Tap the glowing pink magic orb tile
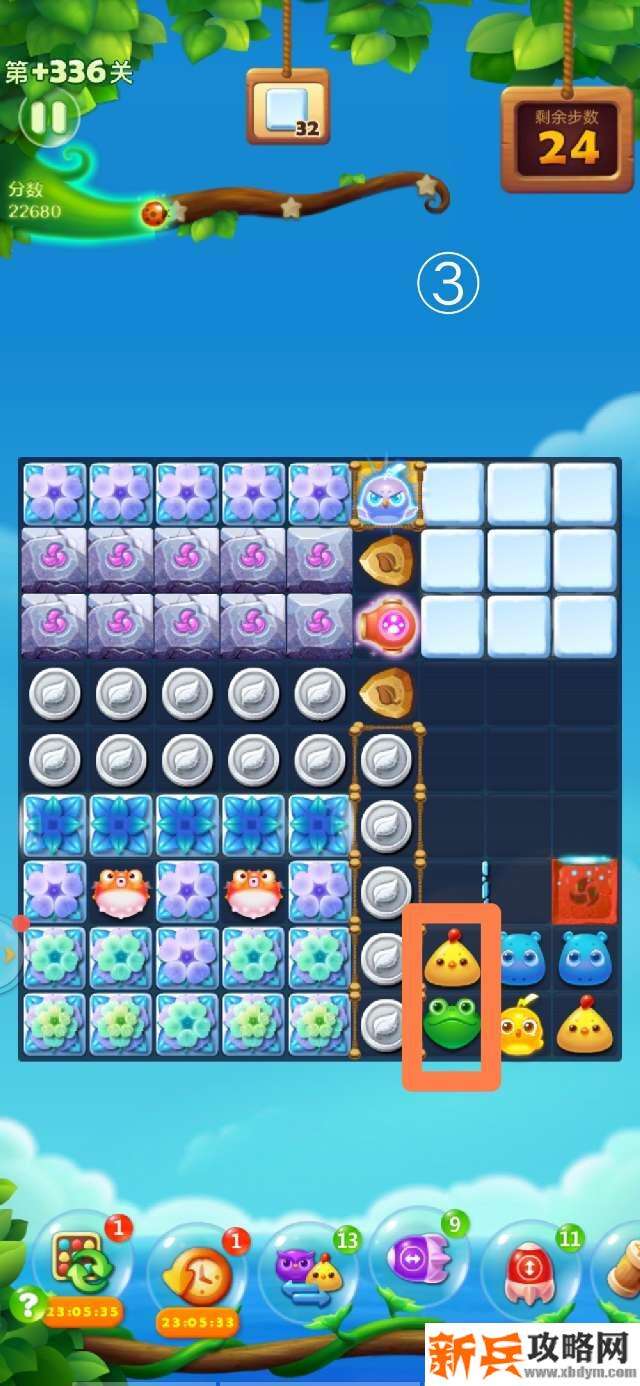This screenshot has height=1386, width=640. tap(385, 625)
